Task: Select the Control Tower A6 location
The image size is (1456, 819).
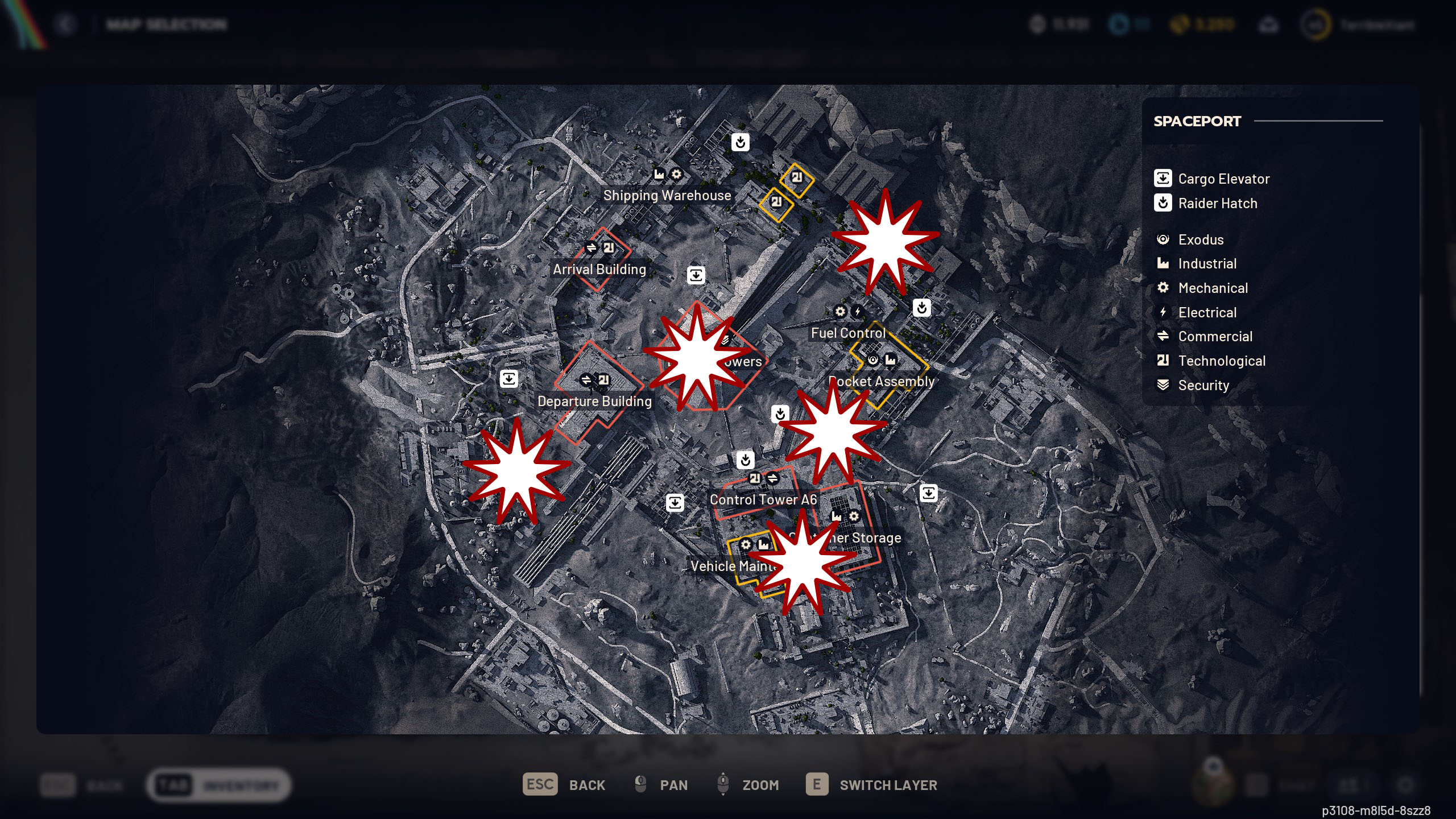Action: click(x=763, y=499)
